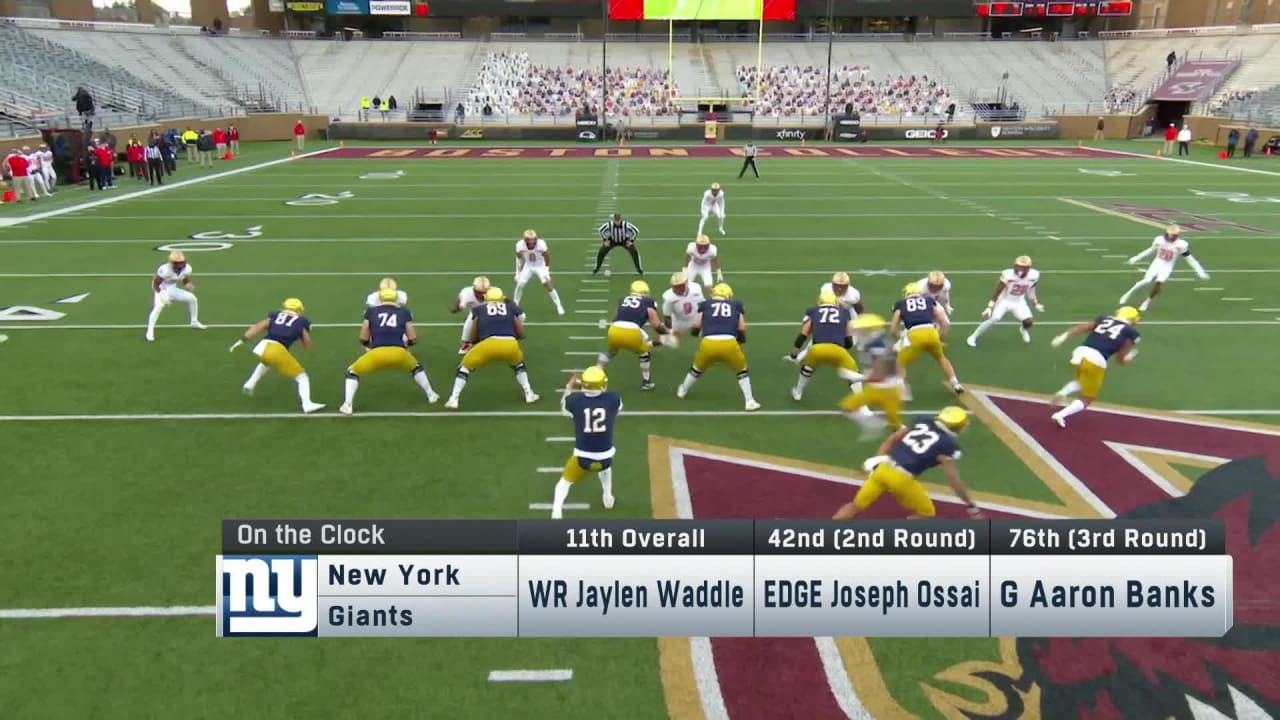Select the G Aaron Banks pick
This screenshot has height=720, width=1280.
coord(1108,595)
